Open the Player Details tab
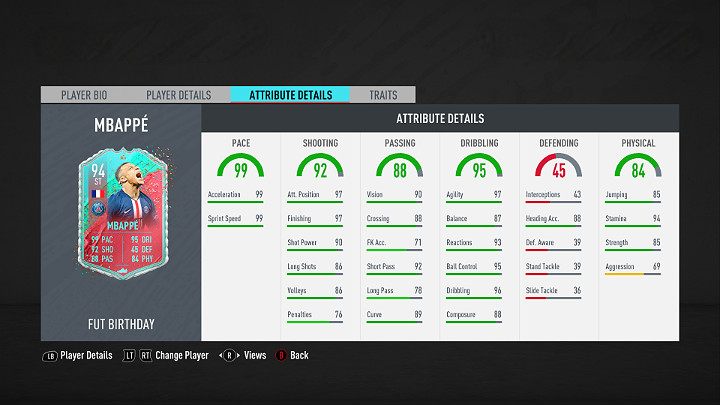The height and width of the screenshot is (405, 720). [178, 95]
